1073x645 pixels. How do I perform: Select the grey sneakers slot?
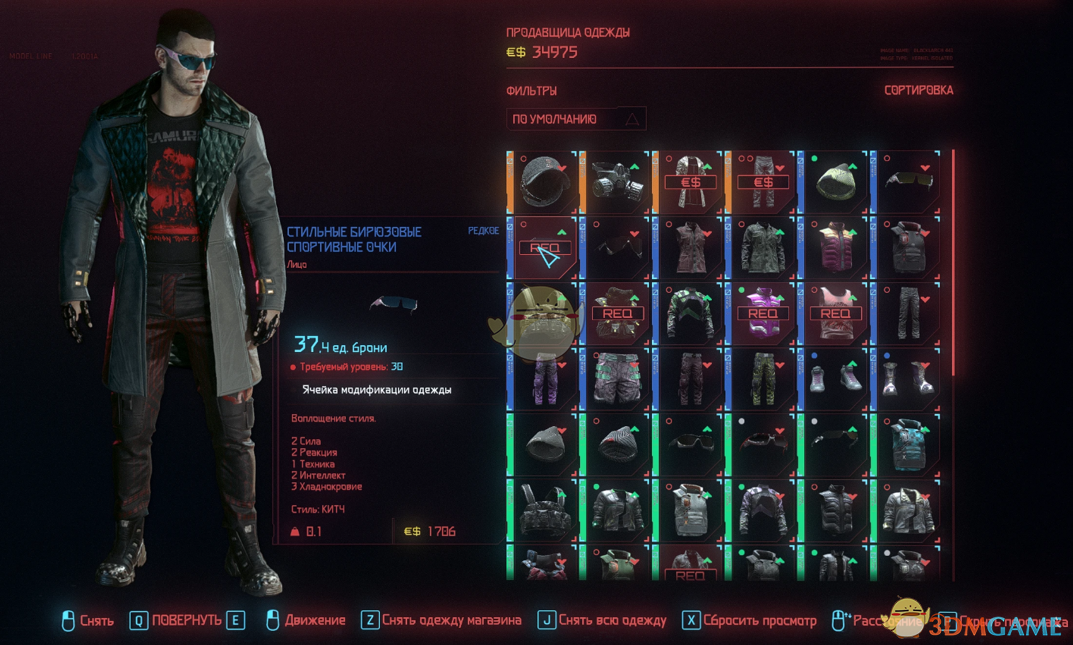[x=835, y=378]
